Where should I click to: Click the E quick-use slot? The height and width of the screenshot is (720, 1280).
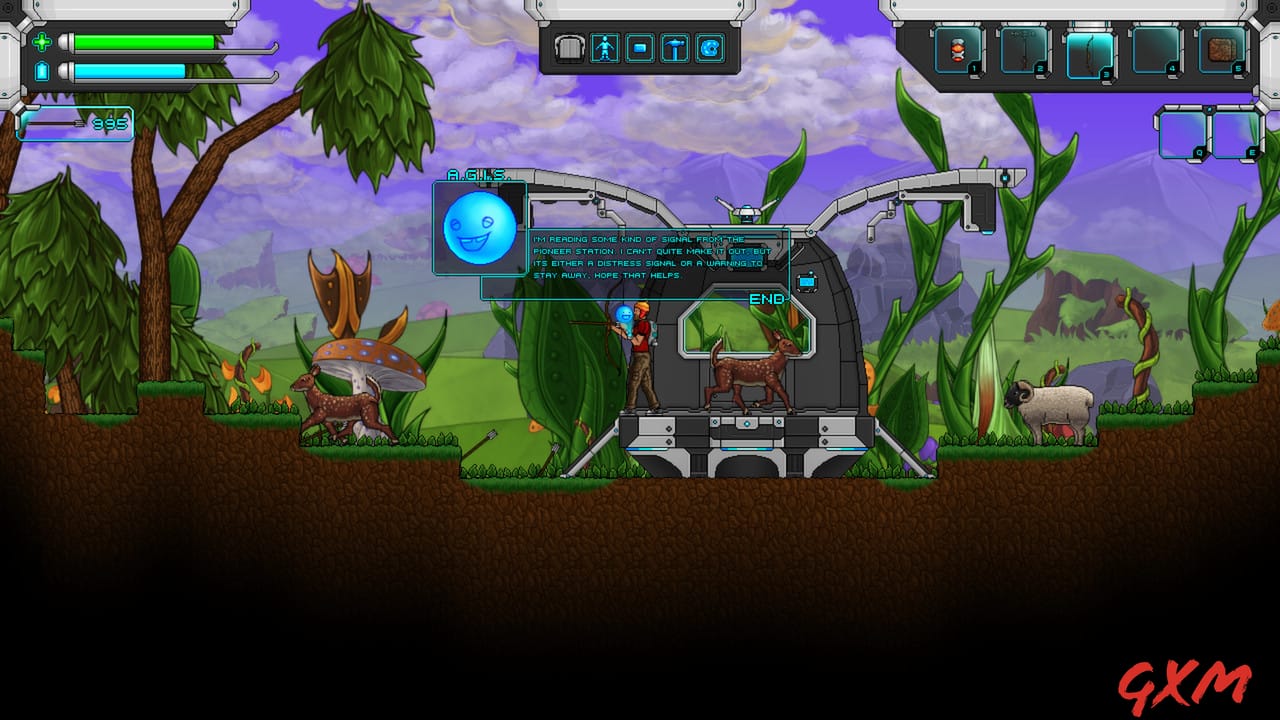1237,134
